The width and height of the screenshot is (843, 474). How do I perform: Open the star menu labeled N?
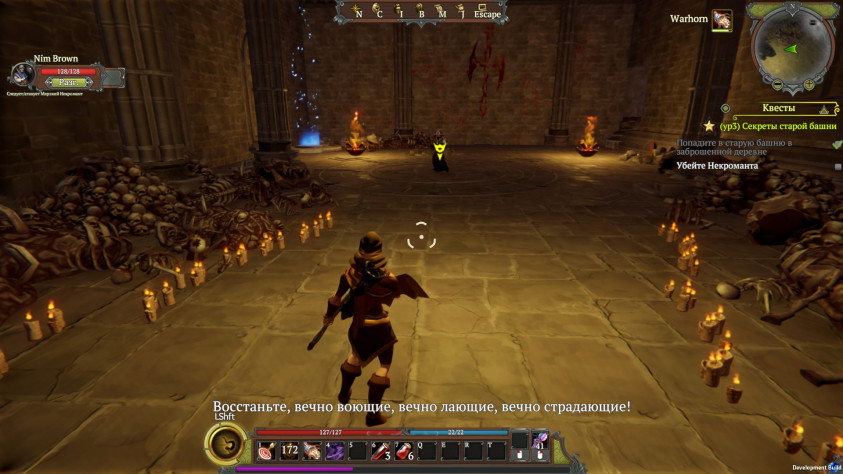[357, 10]
